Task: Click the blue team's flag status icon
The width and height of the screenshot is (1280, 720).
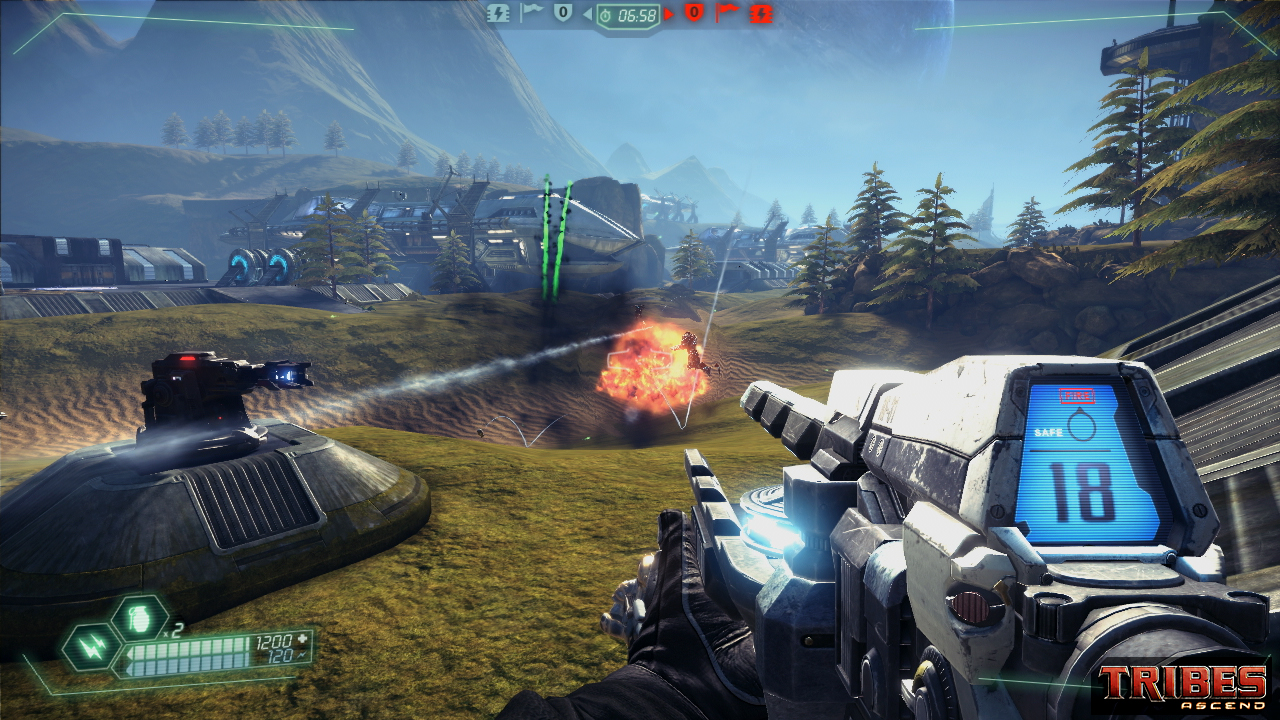Action: click(530, 13)
